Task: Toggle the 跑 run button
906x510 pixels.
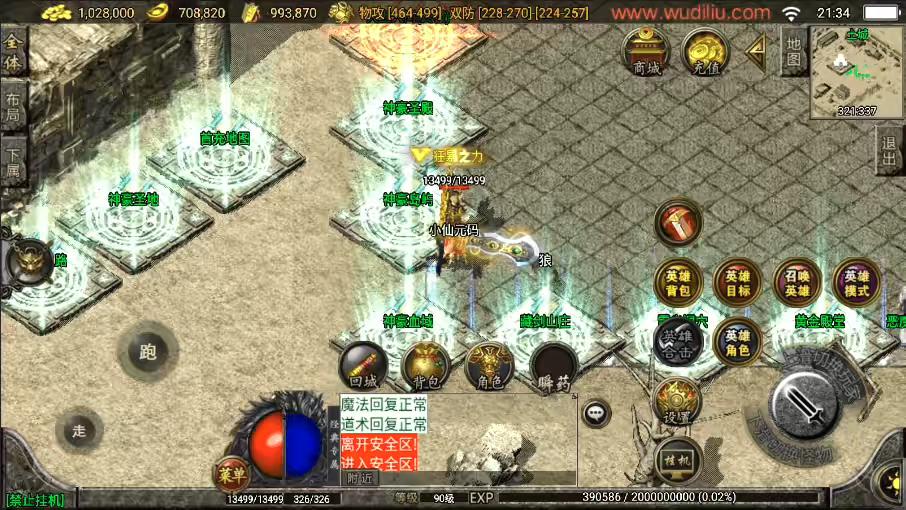Action: tap(148, 352)
